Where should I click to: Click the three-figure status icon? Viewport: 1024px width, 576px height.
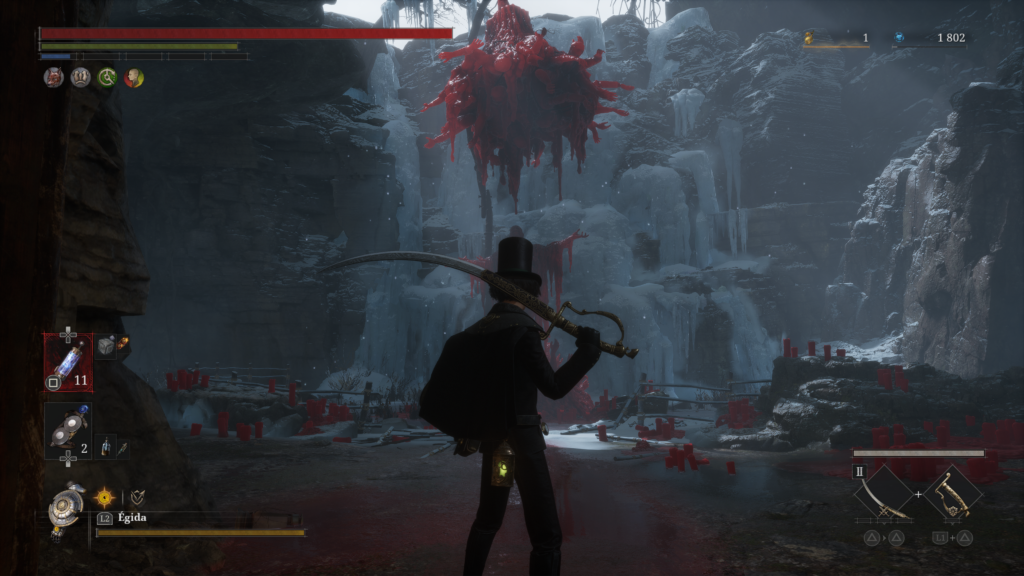point(80,77)
